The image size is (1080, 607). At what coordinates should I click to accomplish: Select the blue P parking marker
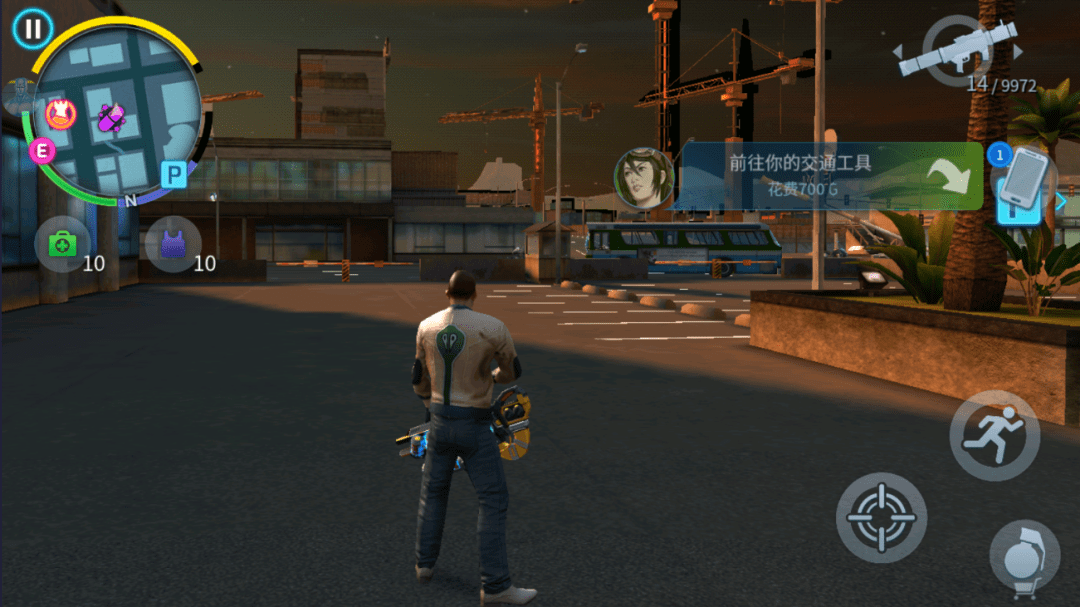[174, 176]
